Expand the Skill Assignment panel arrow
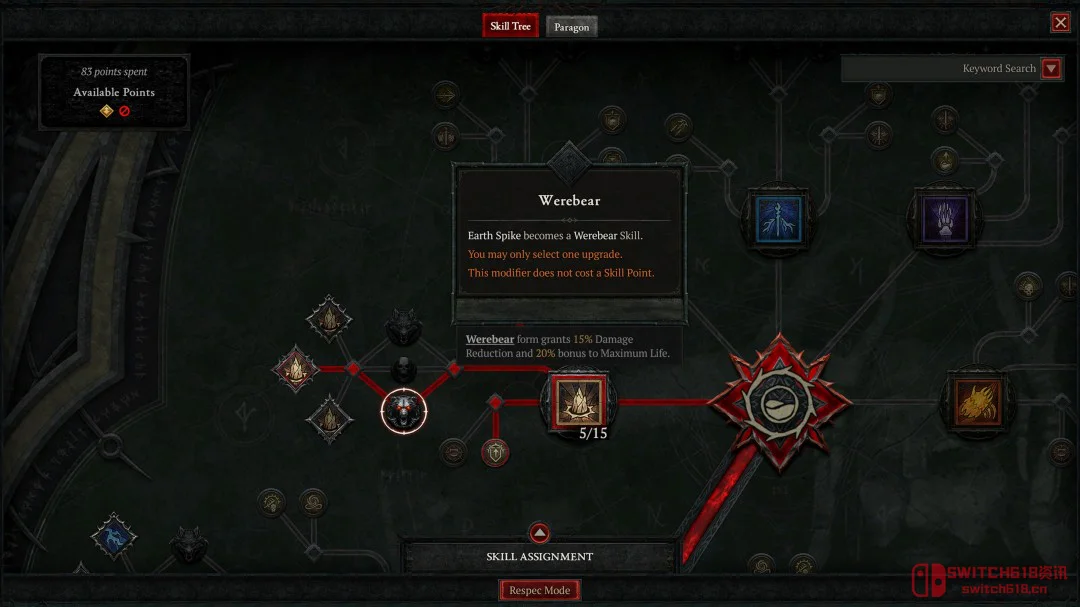The image size is (1080, 607). pyautogui.click(x=540, y=533)
